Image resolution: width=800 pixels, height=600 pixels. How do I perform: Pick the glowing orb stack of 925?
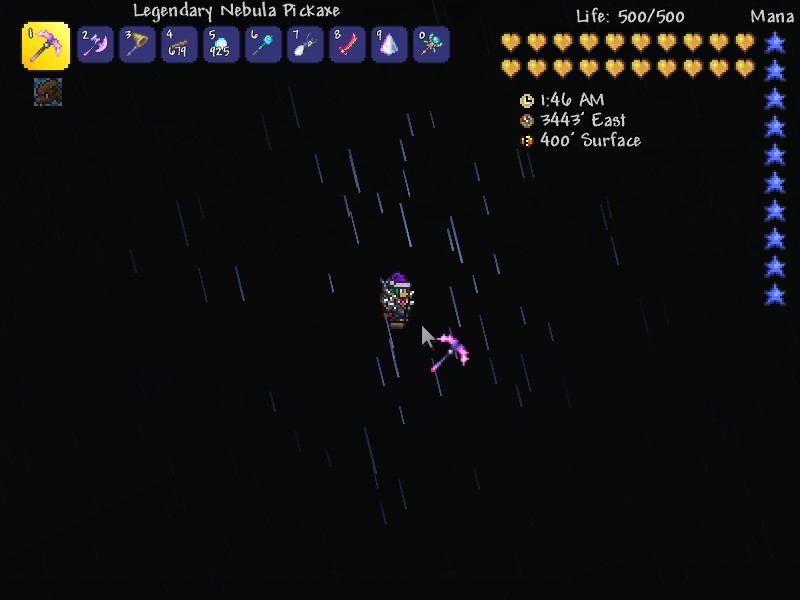221,45
